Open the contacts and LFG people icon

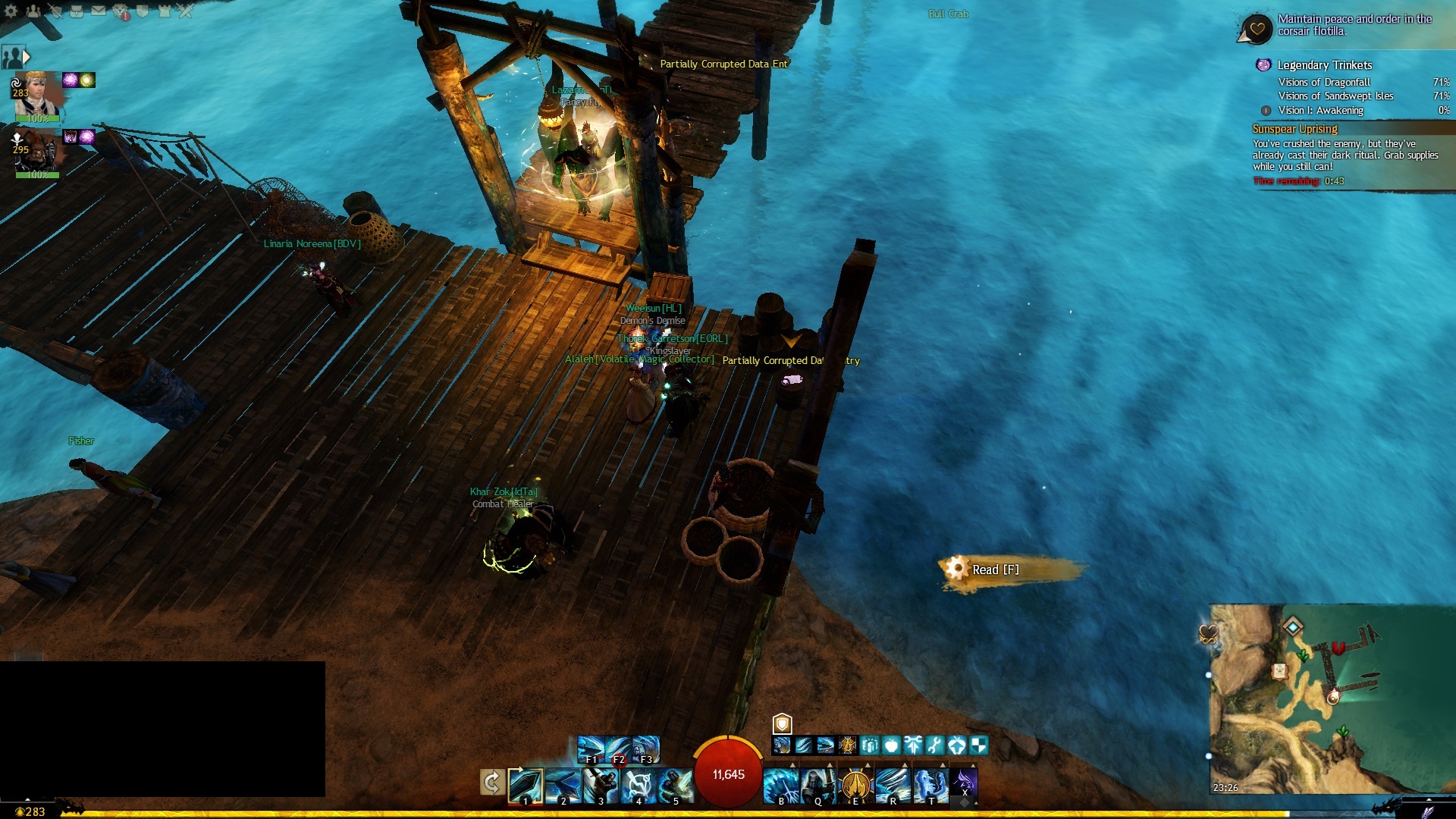[x=33, y=11]
